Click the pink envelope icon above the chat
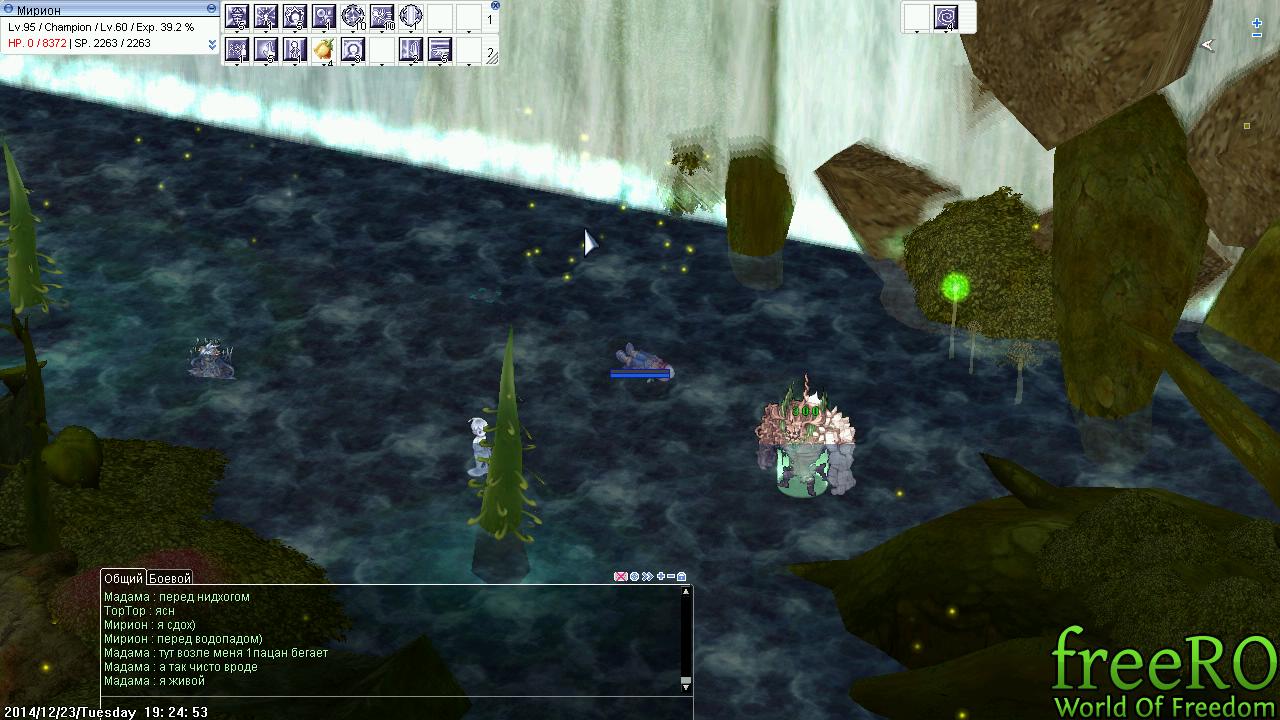 point(620,577)
